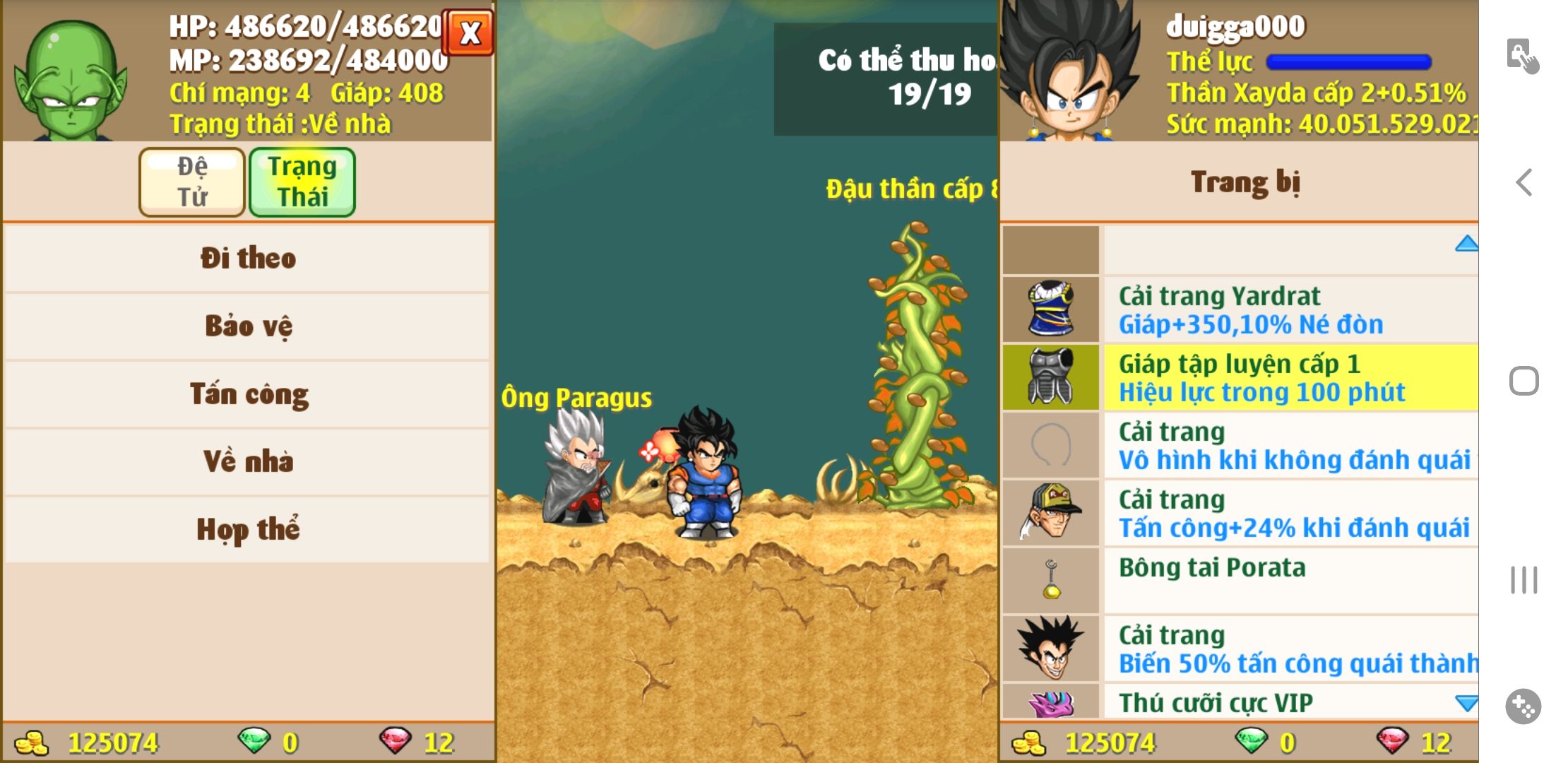Open the Giáp tập luyện cấp 1 item
Image resolution: width=1568 pixels, height=763 pixels.
tap(1240, 377)
